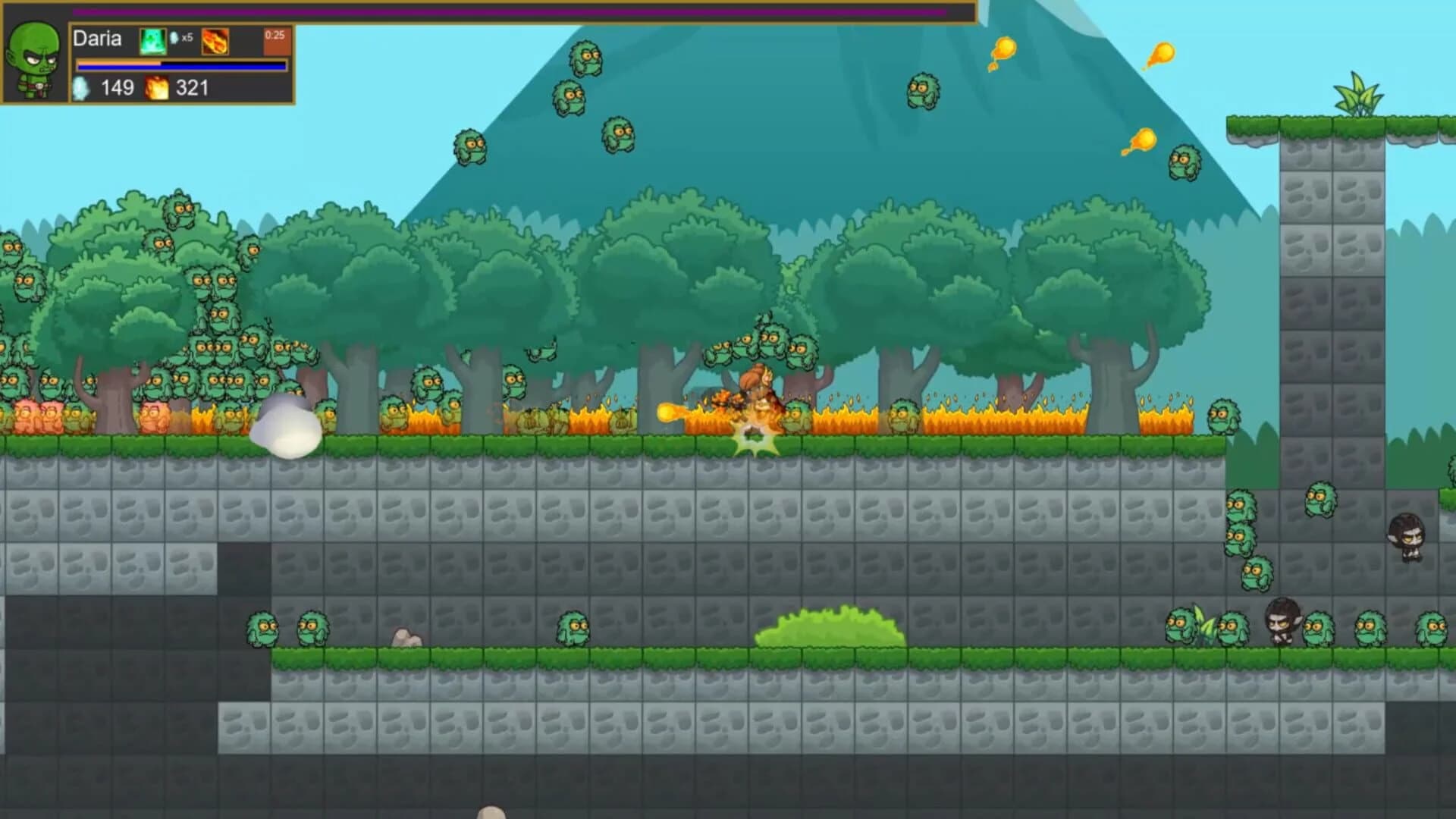The width and height of the screenshot is (1456, 819).
Task: Click the flame icon next to 321
Action: click(155, 89)
